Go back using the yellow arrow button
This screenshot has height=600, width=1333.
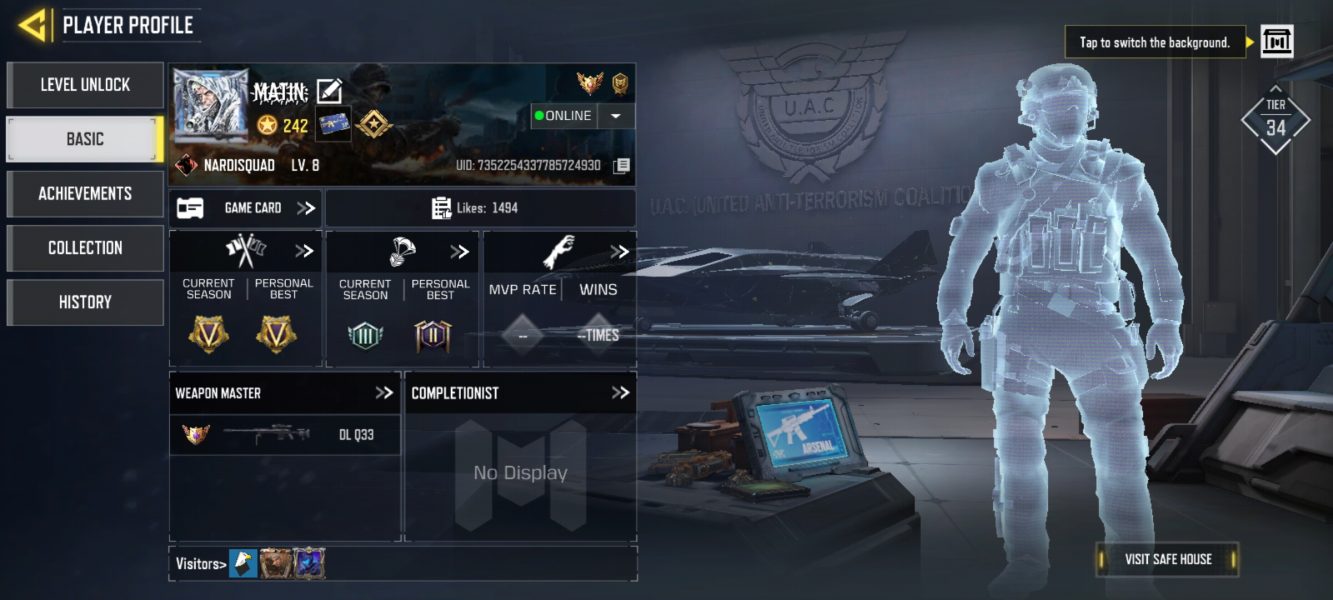(33, 25)
